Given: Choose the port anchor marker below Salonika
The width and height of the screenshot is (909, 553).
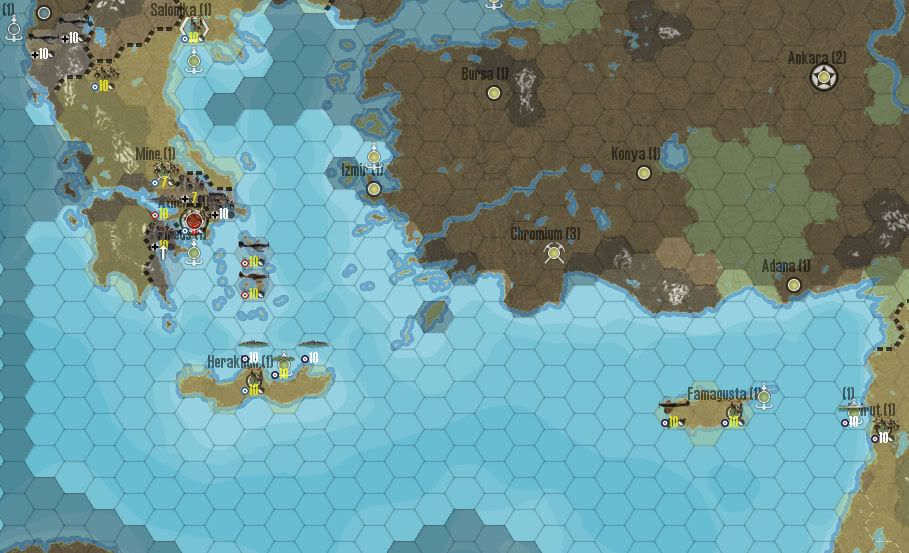Looking at the screenshot, I should 194,61.
